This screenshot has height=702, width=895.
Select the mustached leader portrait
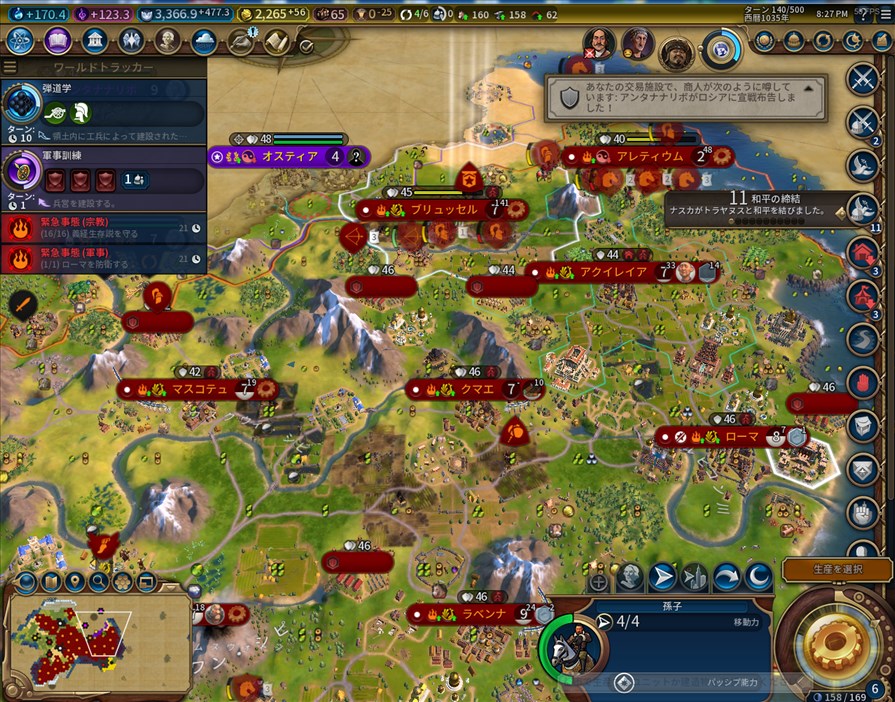tap(598, 44)
